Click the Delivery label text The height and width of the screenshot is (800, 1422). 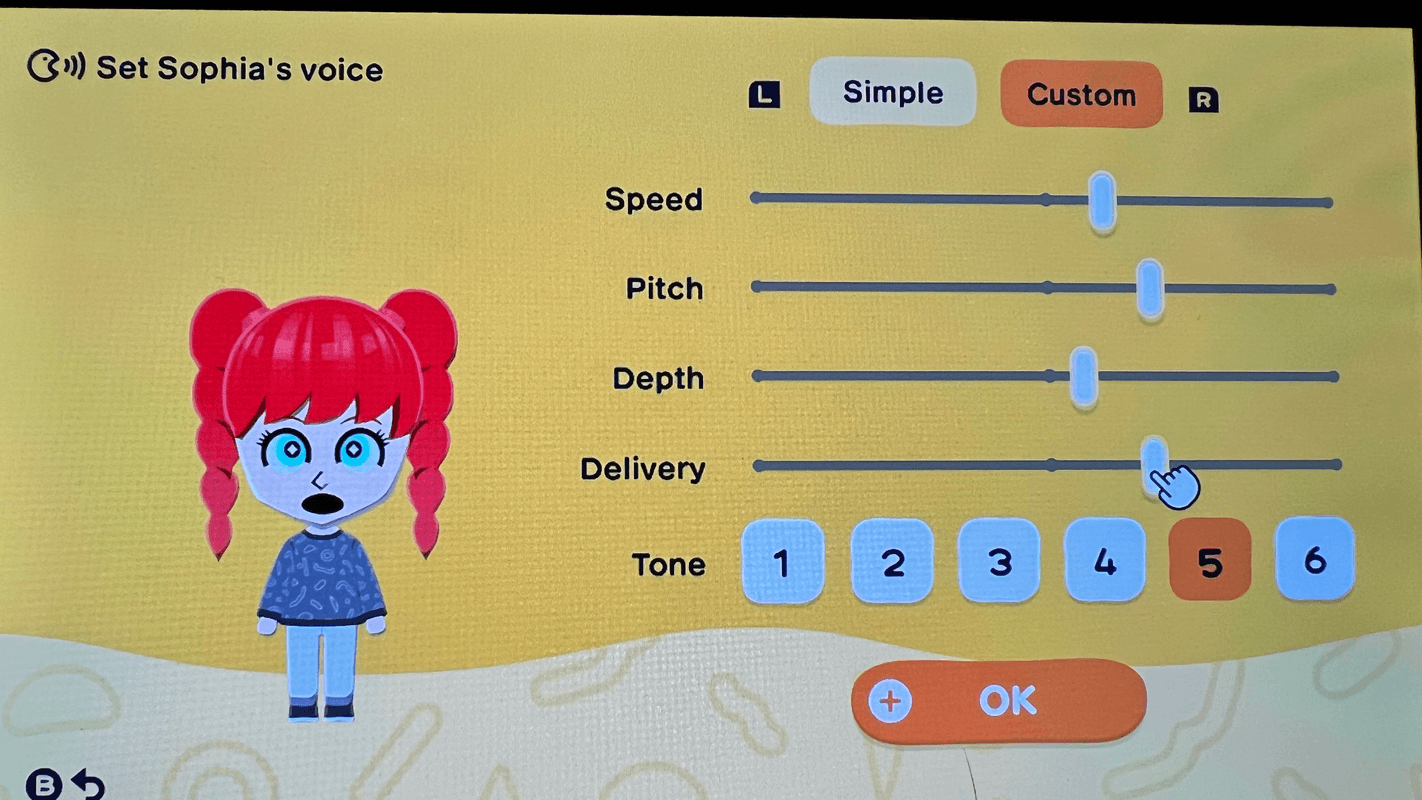(643, 468)
